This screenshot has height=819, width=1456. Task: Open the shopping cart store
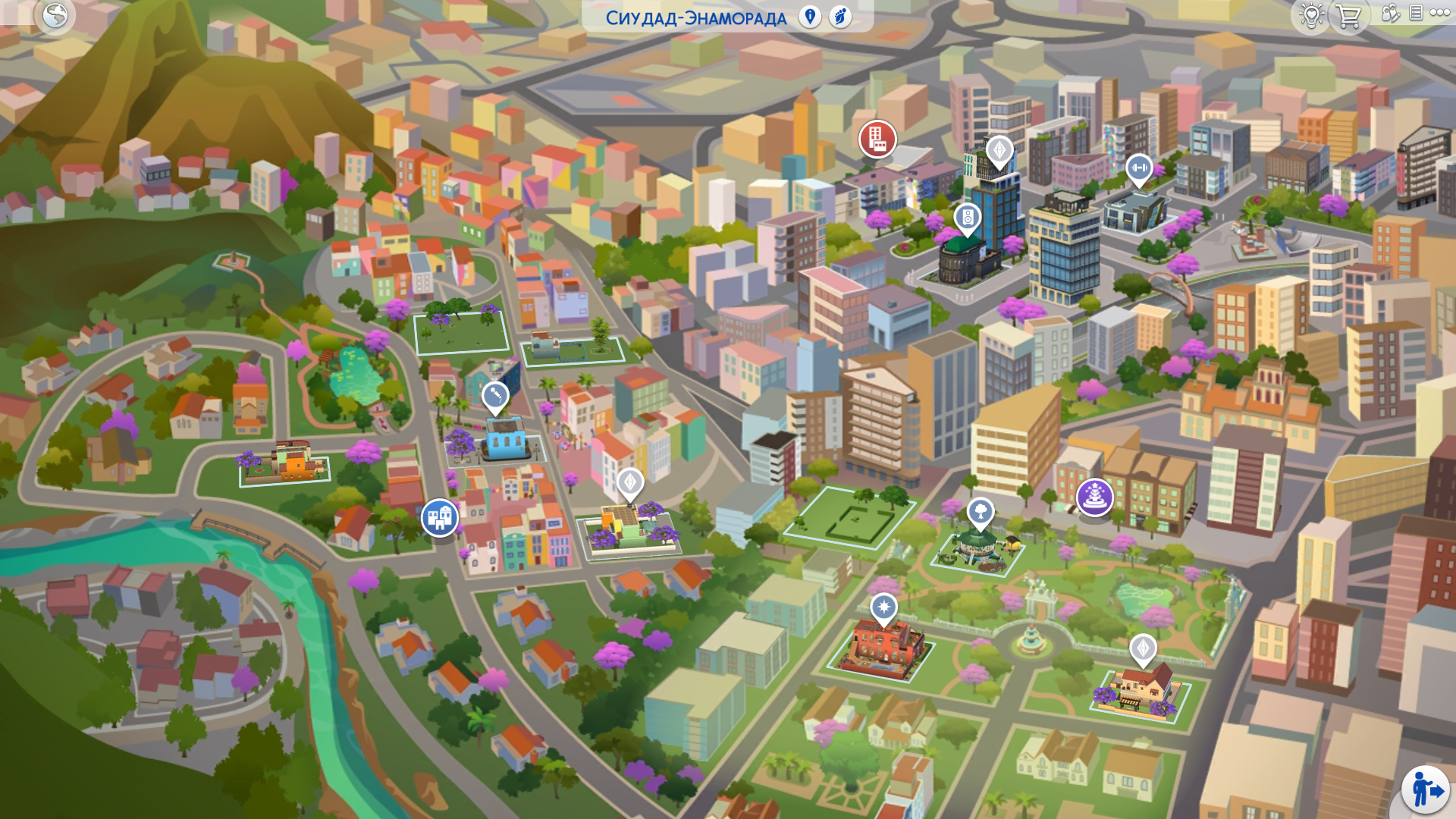pos(1348,15)
